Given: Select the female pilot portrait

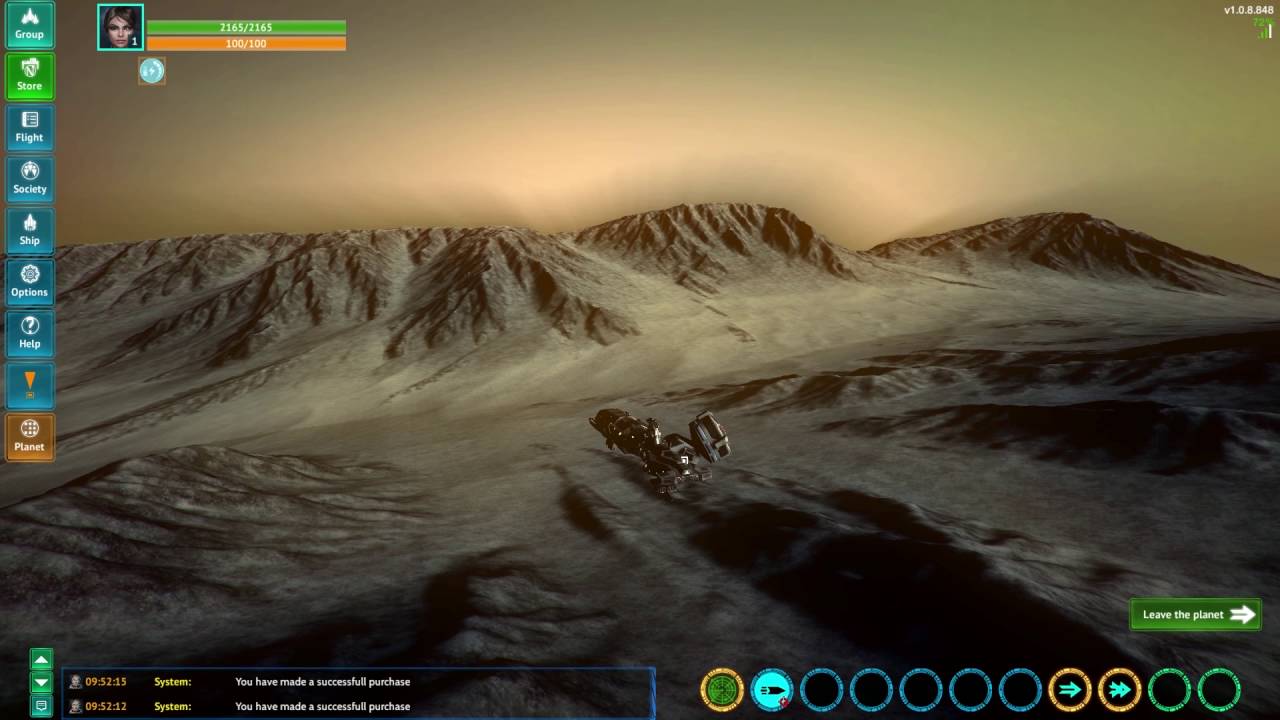Looking at the screenshot, I should 120,27.
